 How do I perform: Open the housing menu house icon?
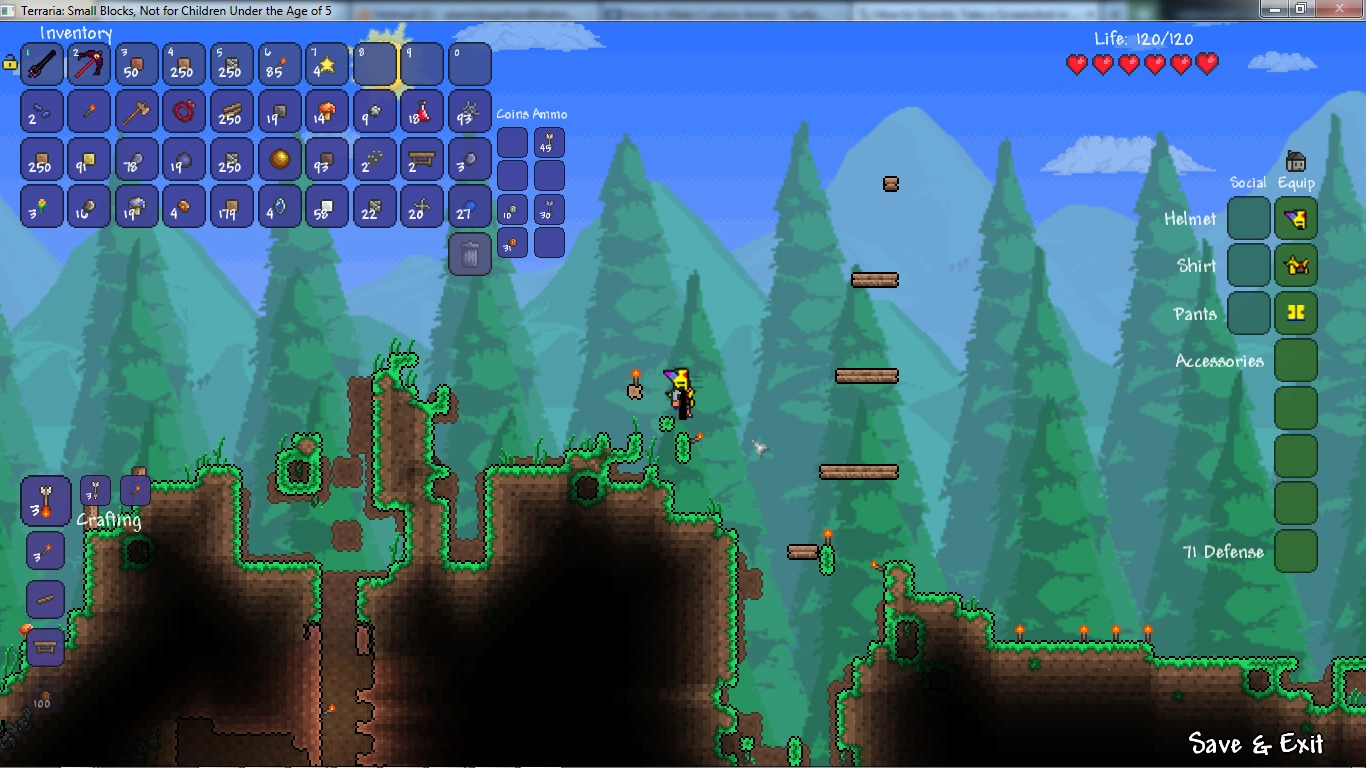(1296, 161)
